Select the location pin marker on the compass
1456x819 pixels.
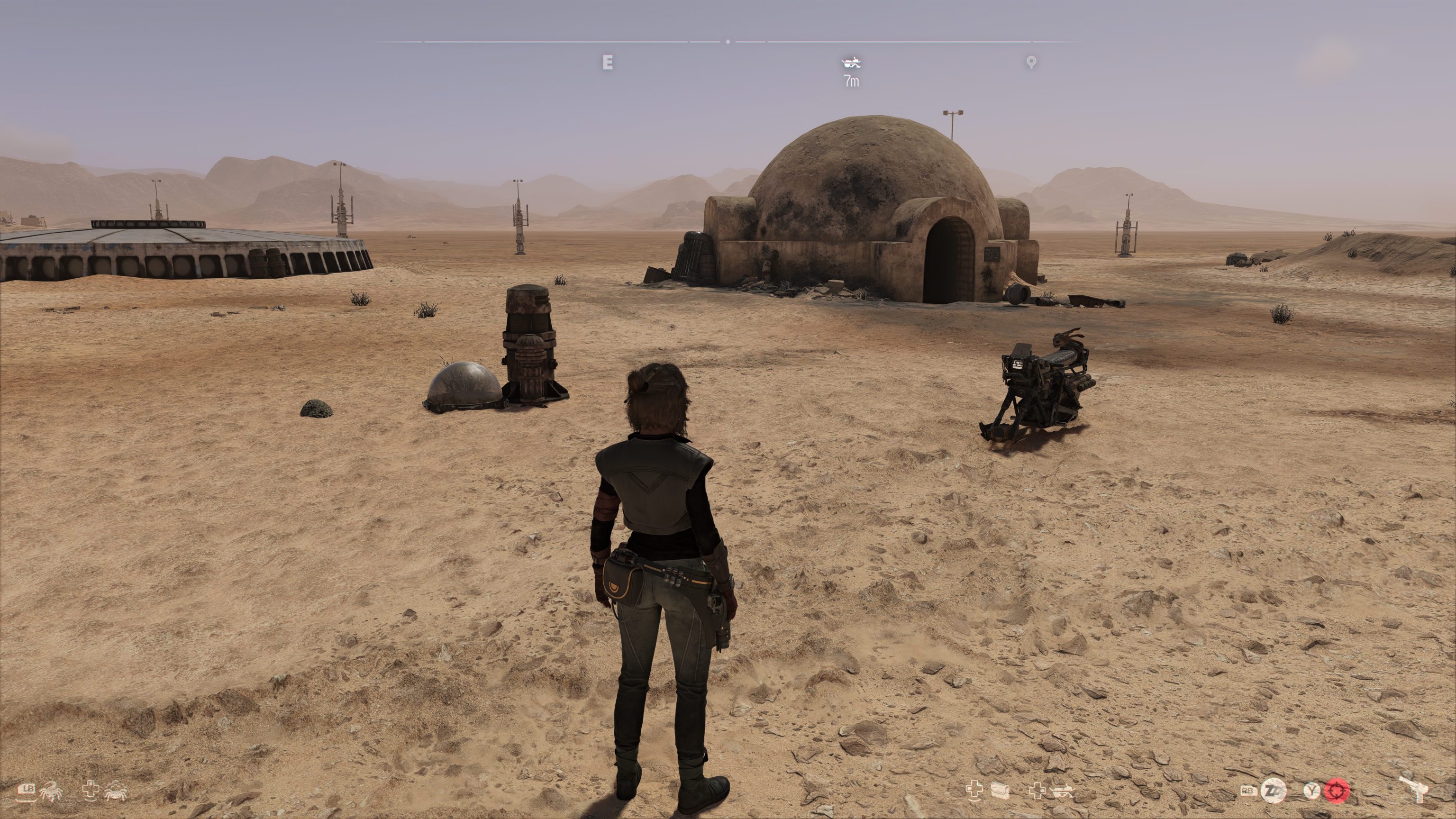[x=1031, y=62]
